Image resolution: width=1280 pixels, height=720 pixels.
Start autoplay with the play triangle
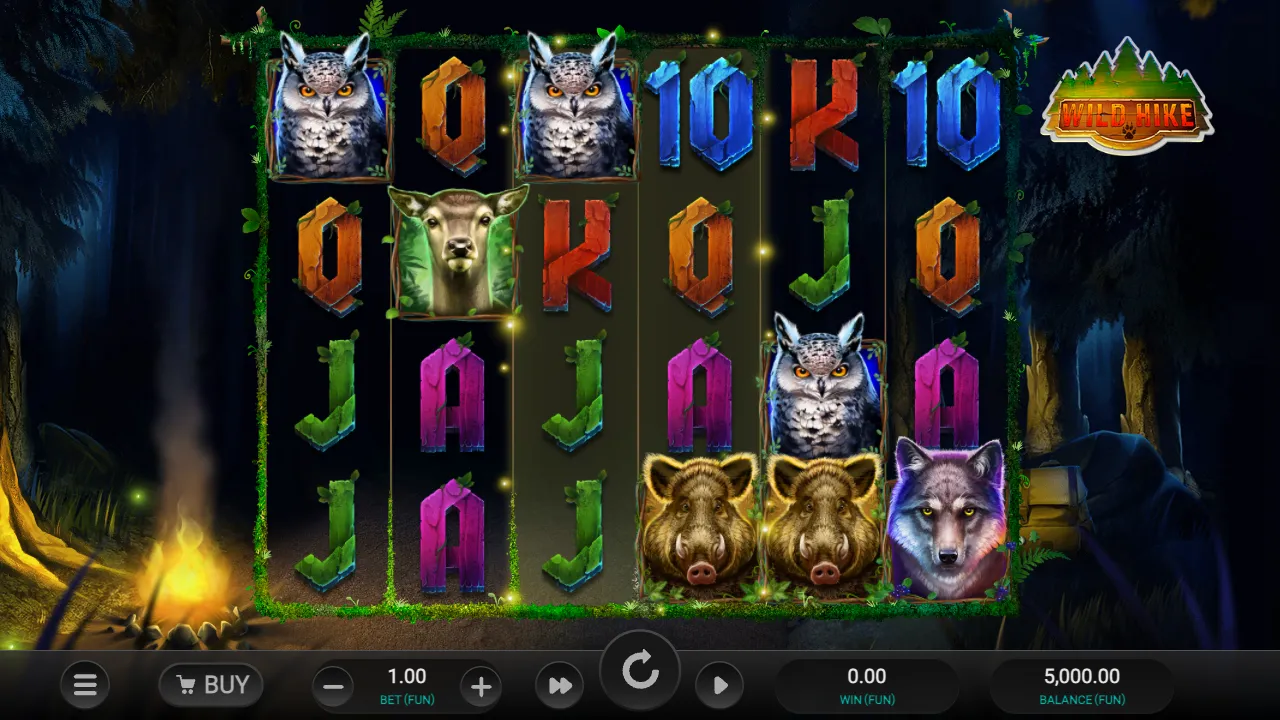pos(720,686)
